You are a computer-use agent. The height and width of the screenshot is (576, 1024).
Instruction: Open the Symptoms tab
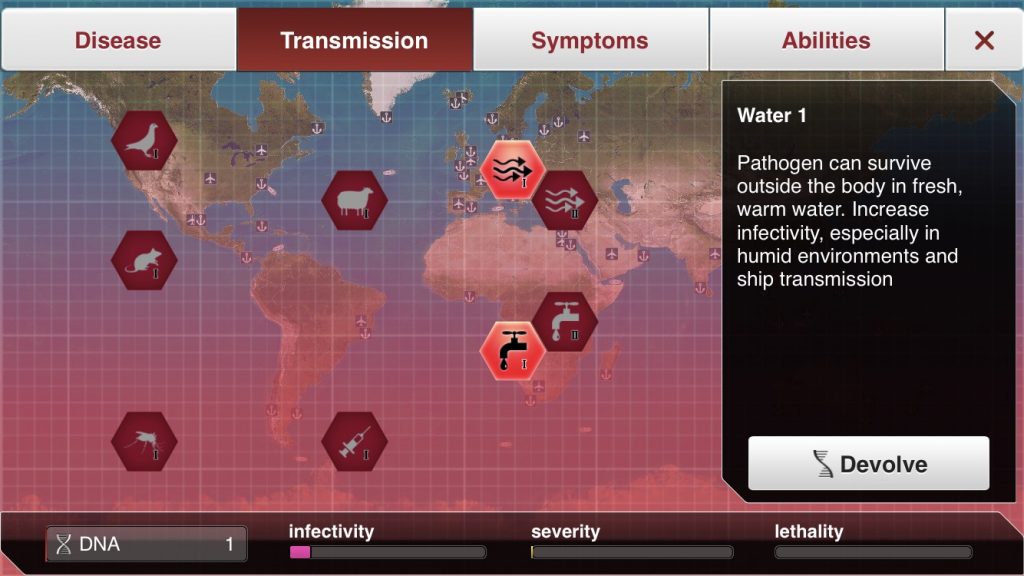click(x=589, y=41)
